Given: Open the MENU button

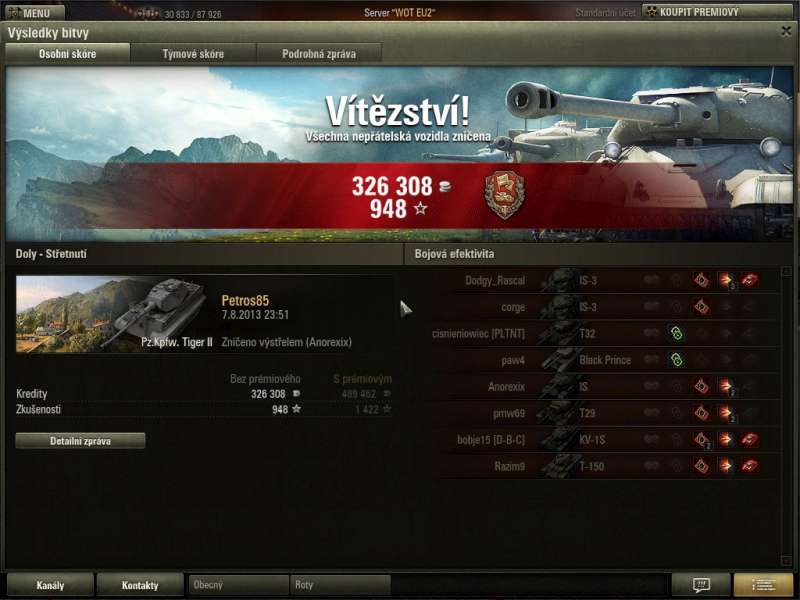Looking at the screenshot, I should pyautogui.click(x=33, y=13).
